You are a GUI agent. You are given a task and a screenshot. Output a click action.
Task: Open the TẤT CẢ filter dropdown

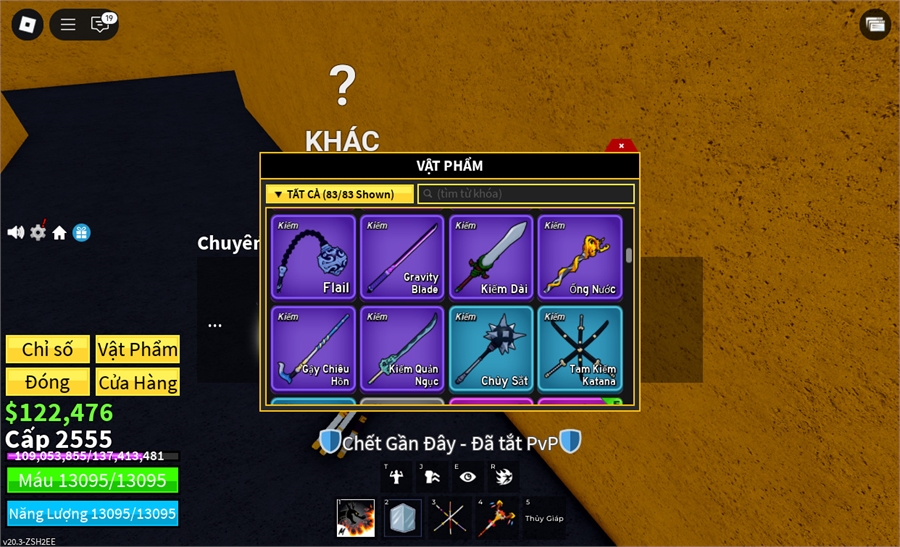[x=339, y=194]
